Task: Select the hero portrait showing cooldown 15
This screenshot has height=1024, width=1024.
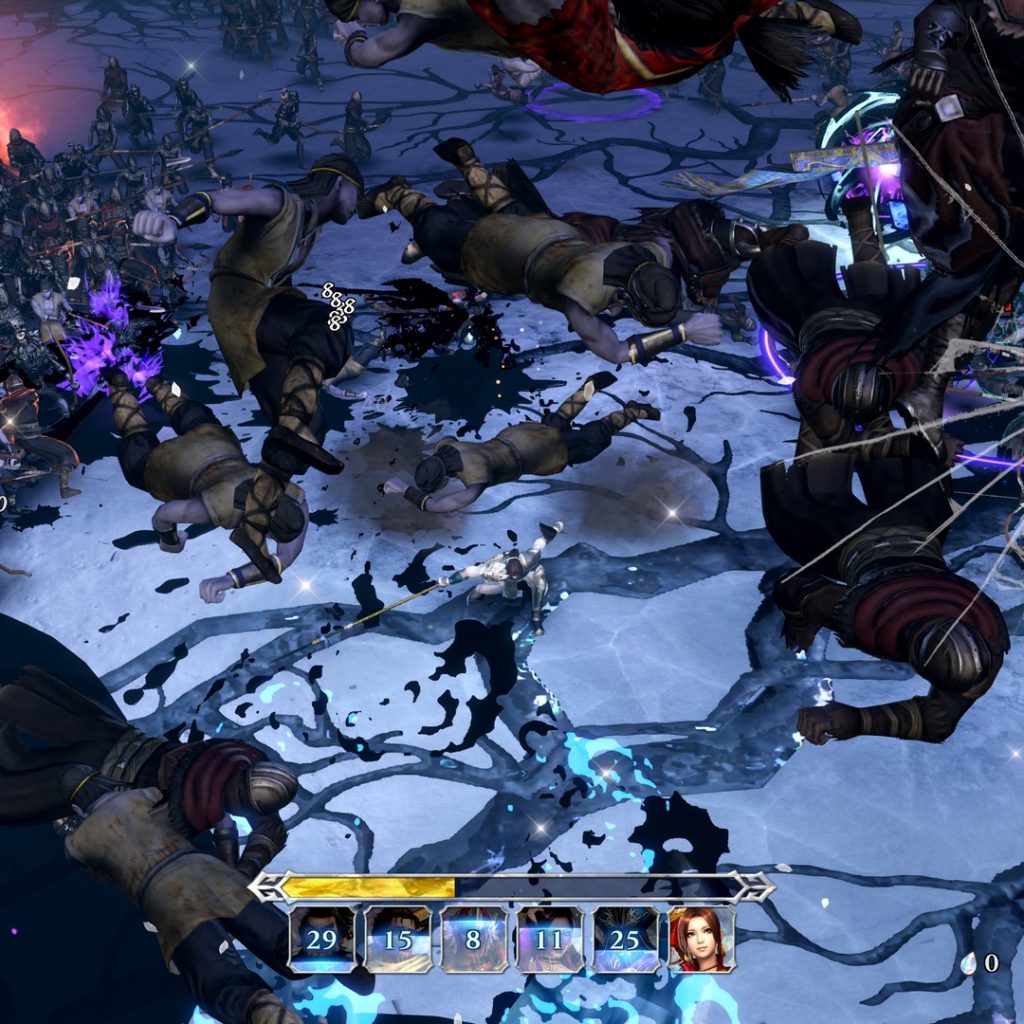Action: 398,939
